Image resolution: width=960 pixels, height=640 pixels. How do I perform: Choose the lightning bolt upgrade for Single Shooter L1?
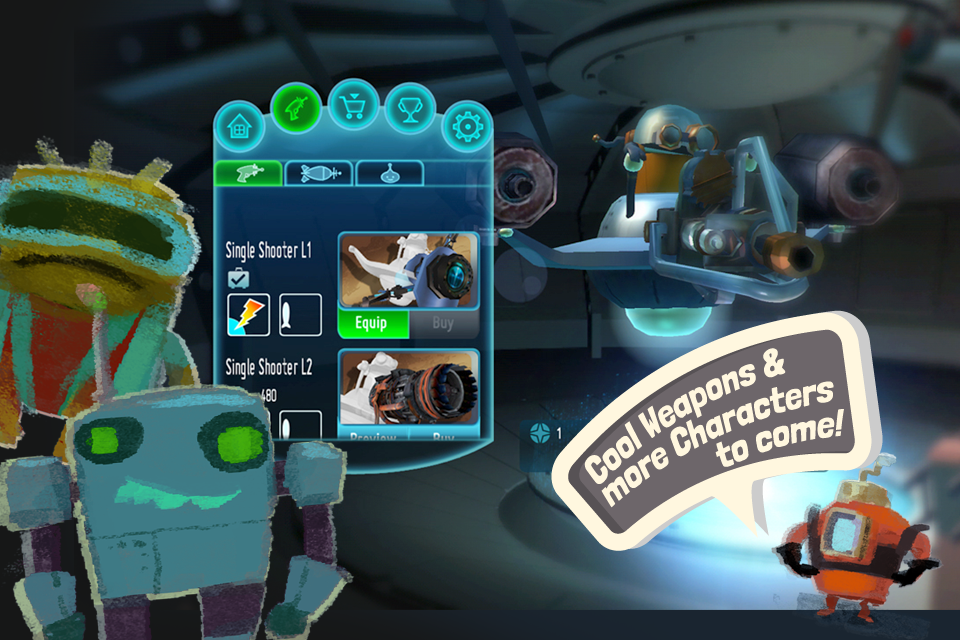248,315
